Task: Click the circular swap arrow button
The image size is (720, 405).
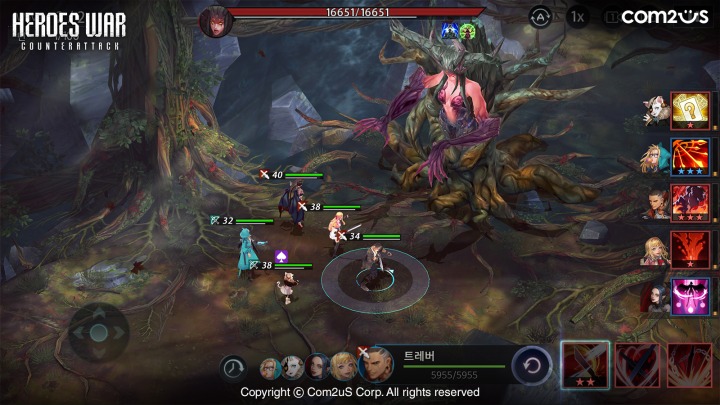Action: point(532,366)
